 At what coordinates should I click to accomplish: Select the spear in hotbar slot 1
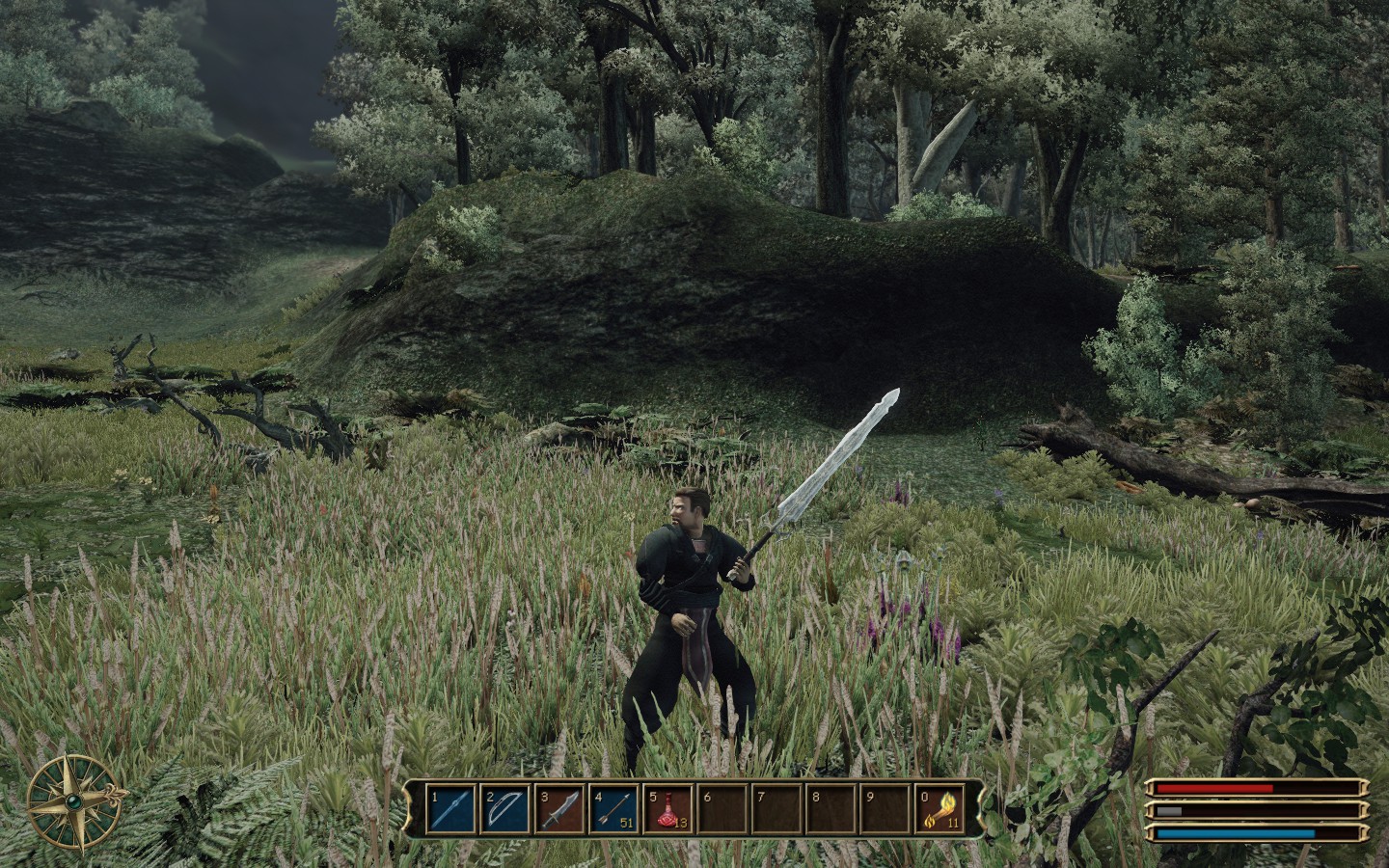[x=449, y=810]
